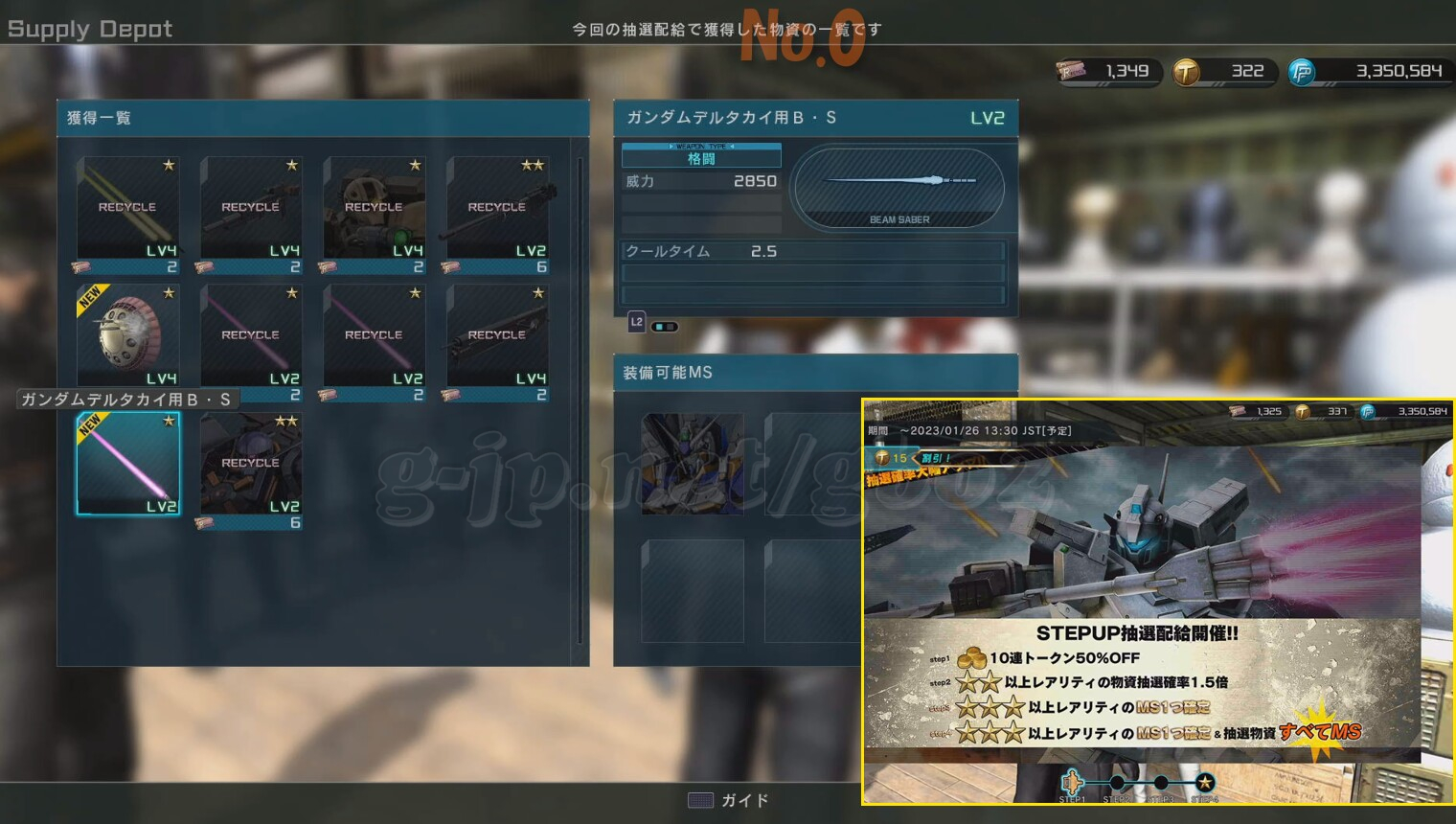Open the equippable Gundam Delta Kai thumbnail
This screenshot has height=824, width=1456.
pyautogui.click(x=692, y=464)
